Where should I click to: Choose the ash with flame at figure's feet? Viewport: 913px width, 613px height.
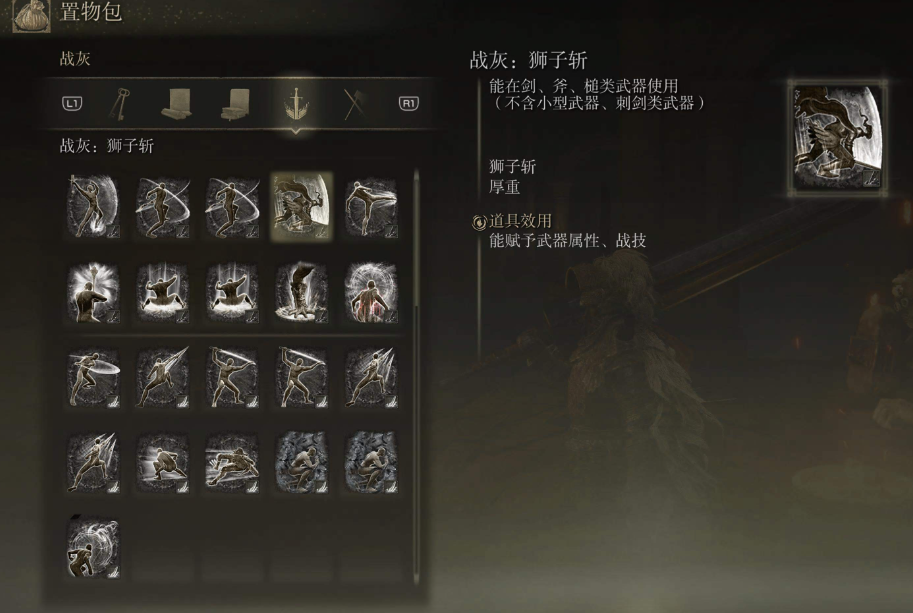[93, 205]
